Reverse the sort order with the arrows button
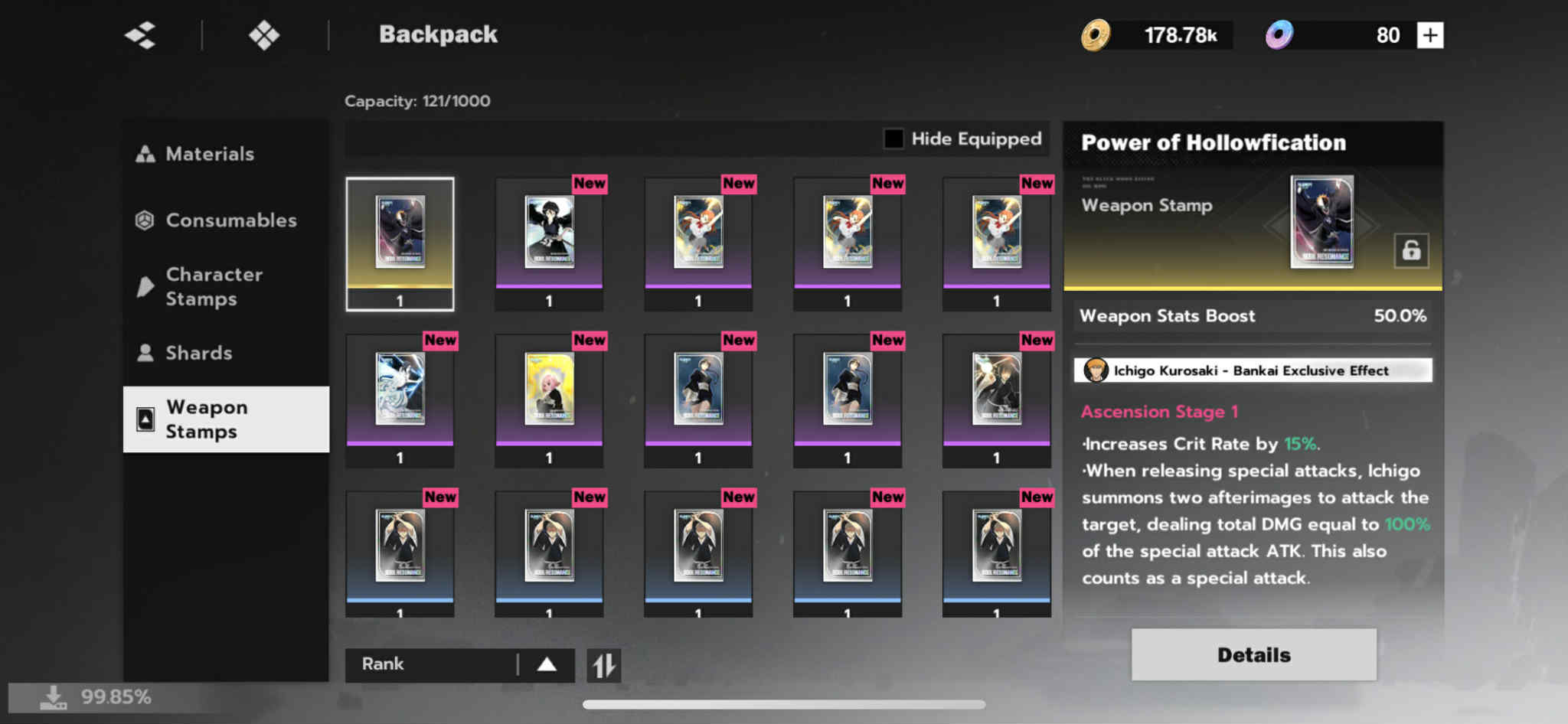This screenshot has width=1568, height=724. tap(604, 665)
